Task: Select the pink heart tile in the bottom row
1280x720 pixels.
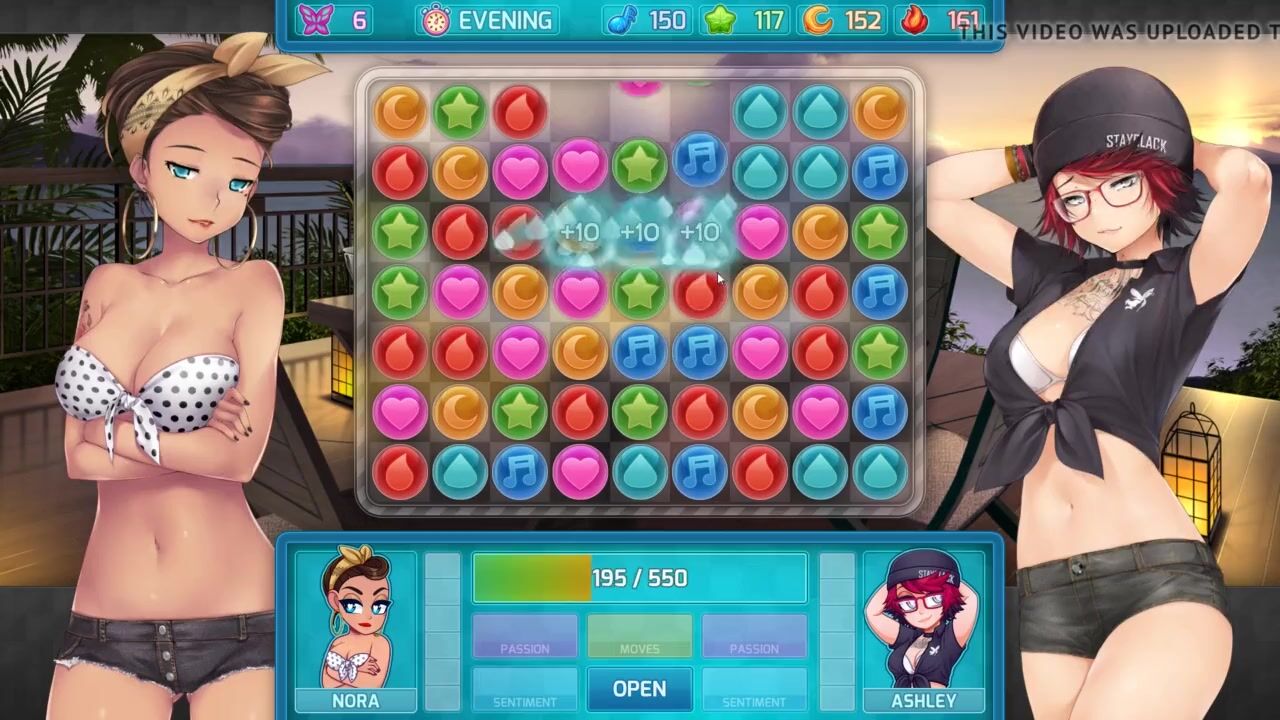Action: click(579, 471)
